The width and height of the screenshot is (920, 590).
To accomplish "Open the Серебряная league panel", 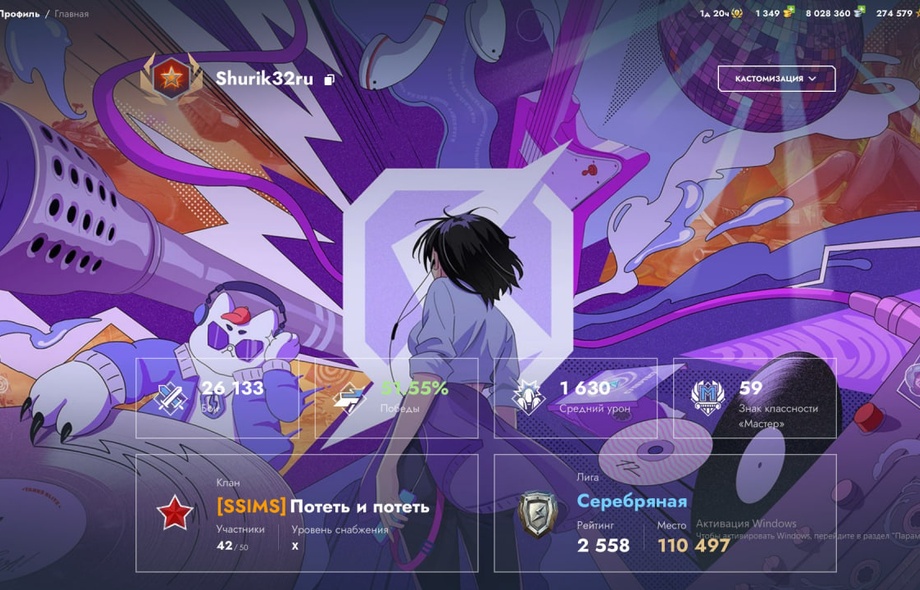I will coord(665,512).
